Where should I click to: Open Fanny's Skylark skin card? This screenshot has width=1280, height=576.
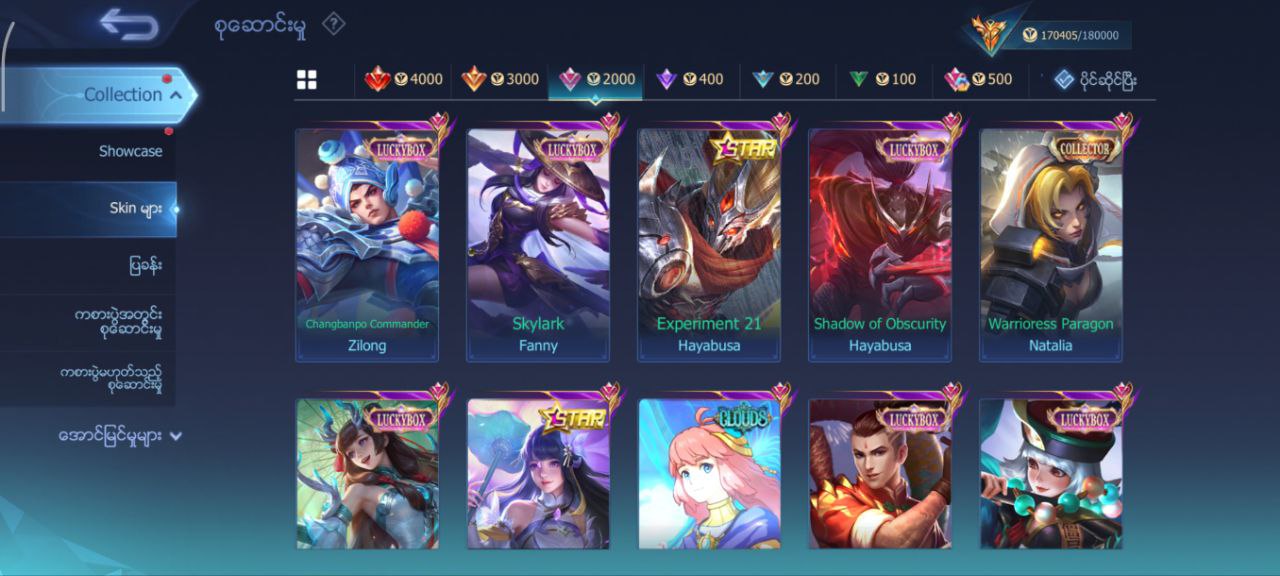(538, 245)
